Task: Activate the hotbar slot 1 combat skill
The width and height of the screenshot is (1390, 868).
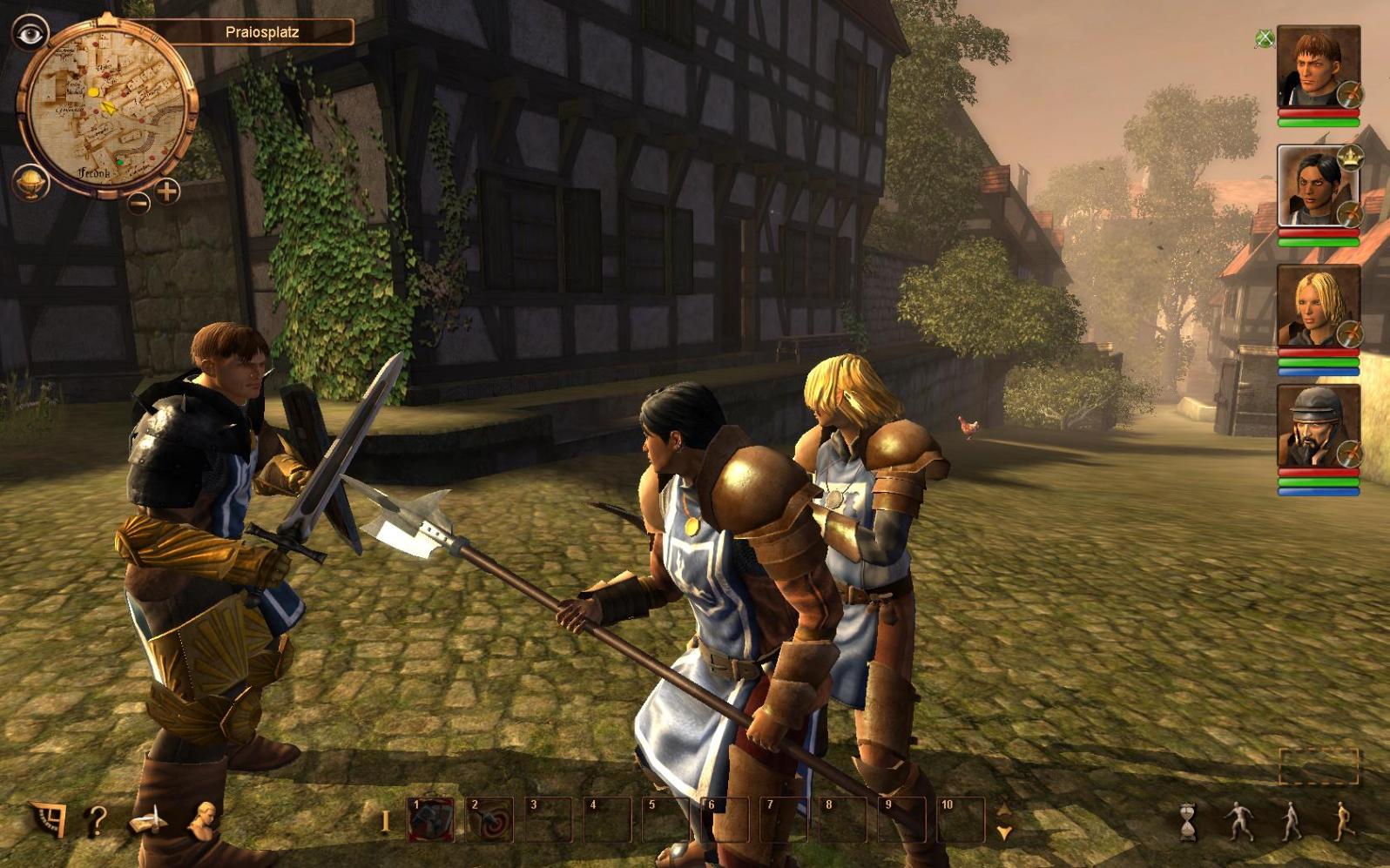Action: click(431, 820)
